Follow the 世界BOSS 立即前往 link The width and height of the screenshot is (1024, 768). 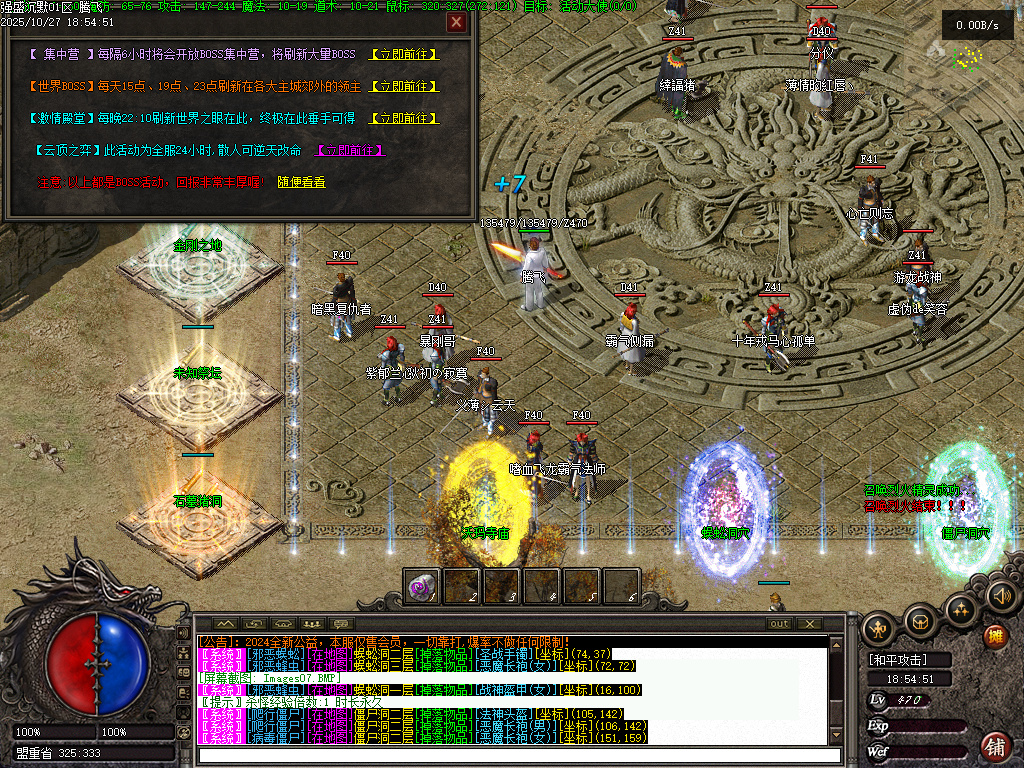click(404, 86)
